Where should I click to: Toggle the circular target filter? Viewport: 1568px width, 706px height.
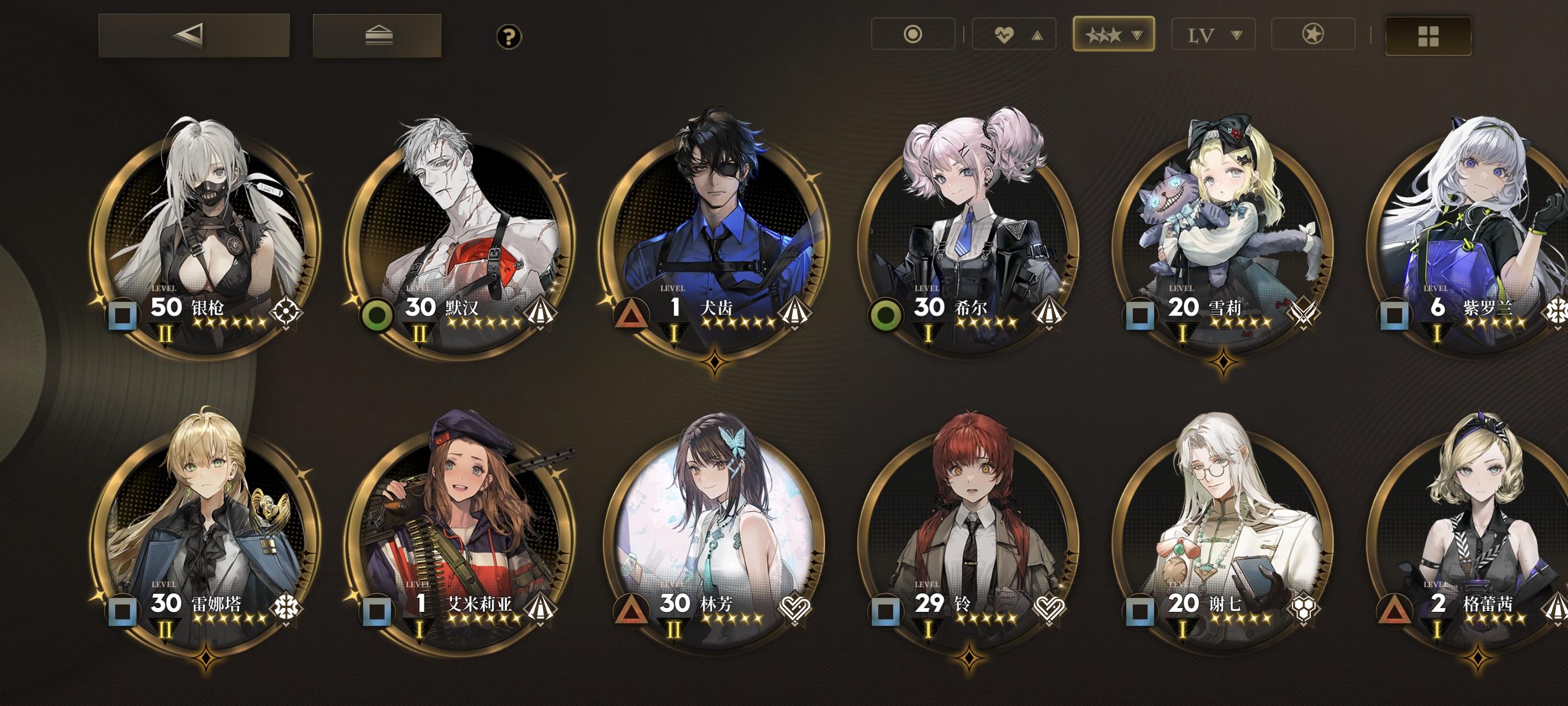pyautogui.click(x=913, y=35)
